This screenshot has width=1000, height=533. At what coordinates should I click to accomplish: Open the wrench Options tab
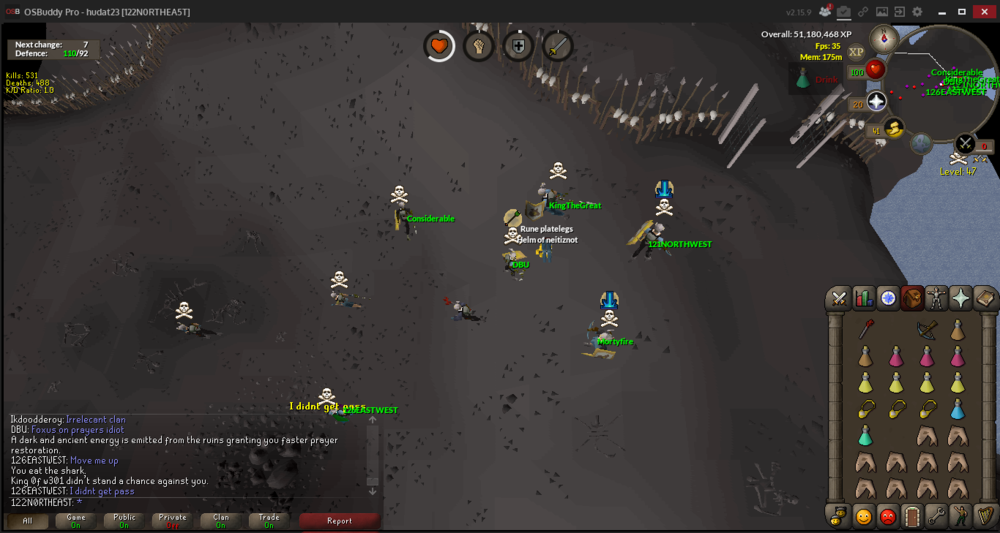936,516
